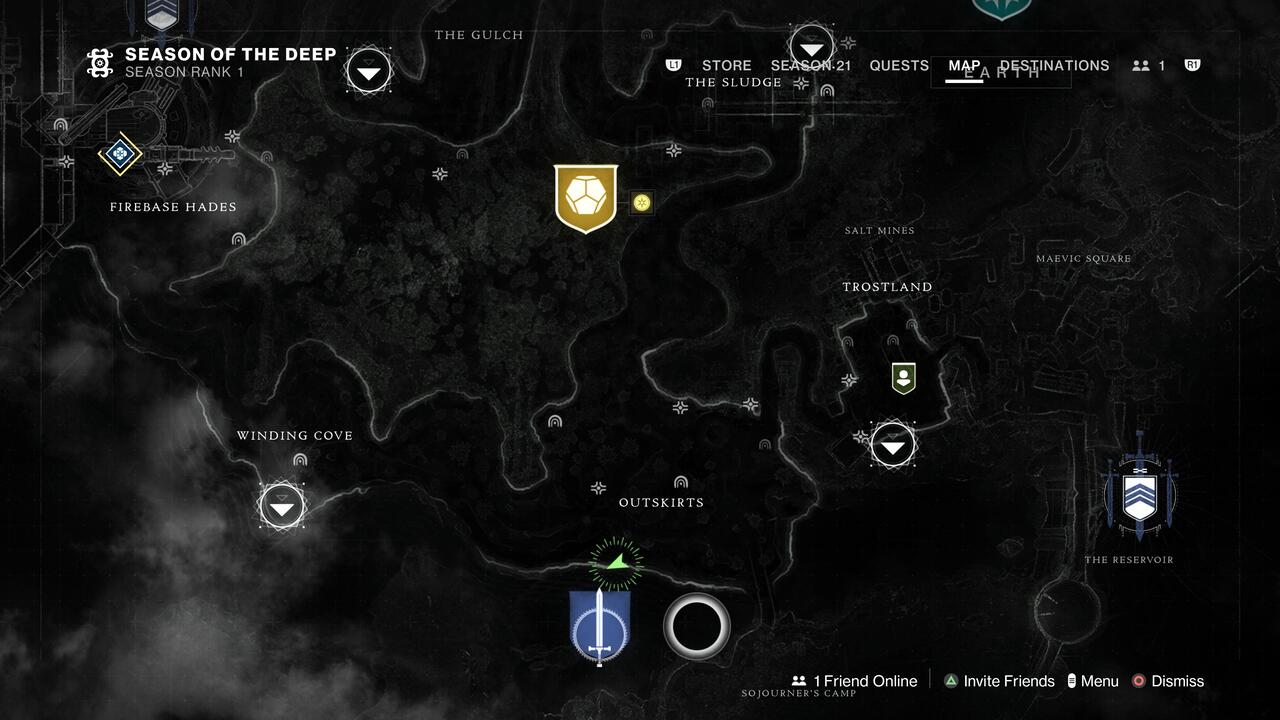Open the Quests tab
Image resolution: width=1280 pixels, height=720 pixels.
899,66
